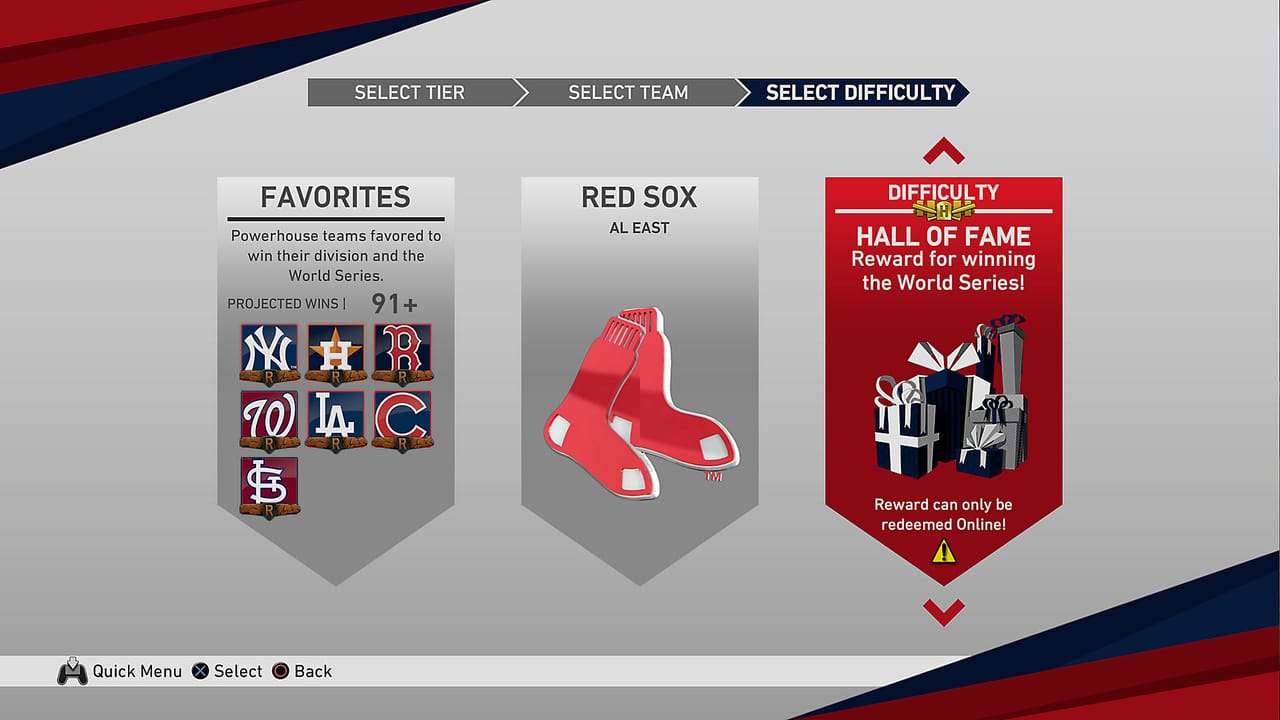Viewport: 1280px width, 720px height.
Task: Click the gold Hall of Fame difficulty badge
Action: (943, 211)
